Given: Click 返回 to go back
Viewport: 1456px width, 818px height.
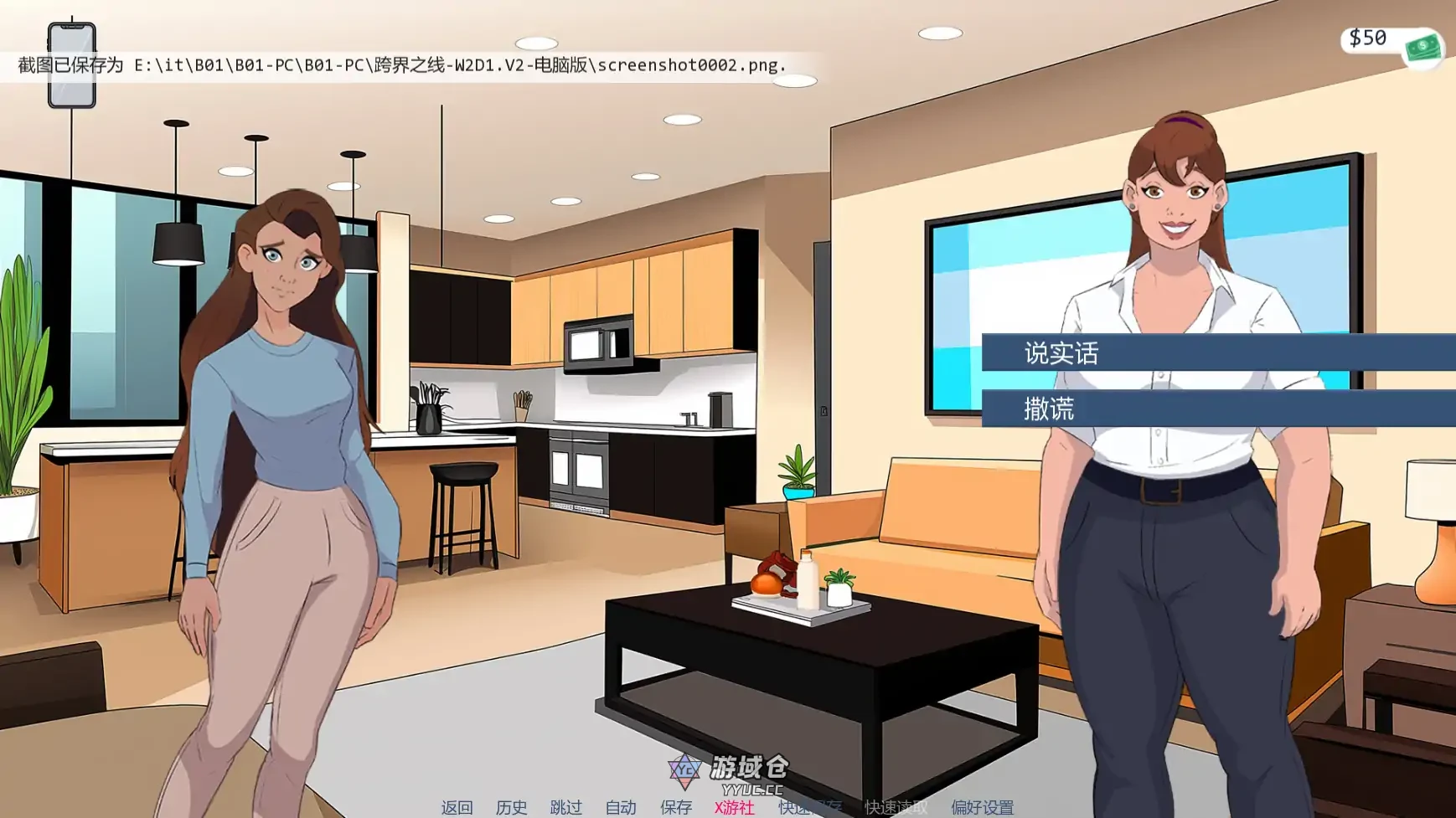Looking at the screenshot, I should [x=457, y=808].
